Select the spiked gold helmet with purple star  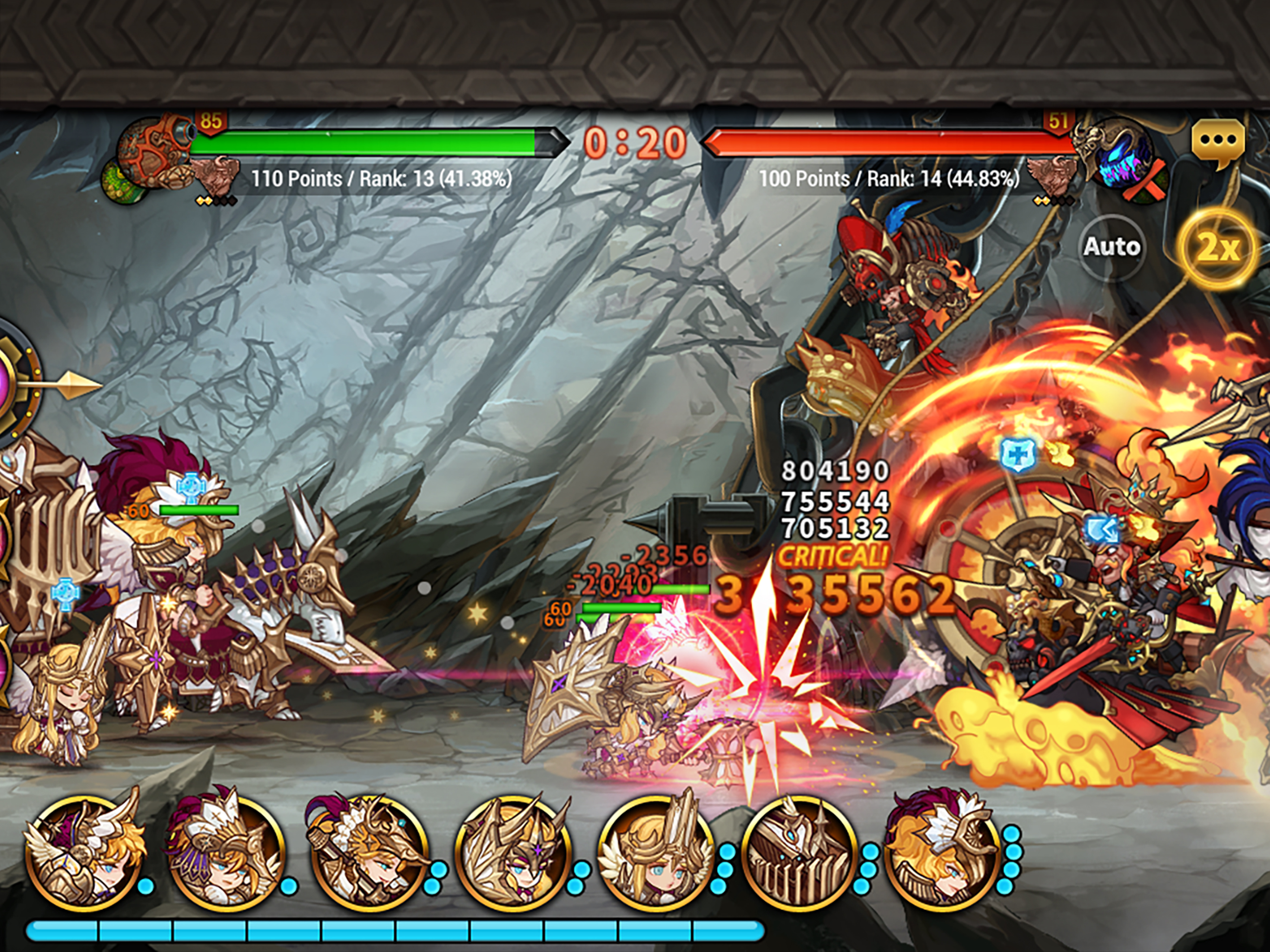point(512,849)
